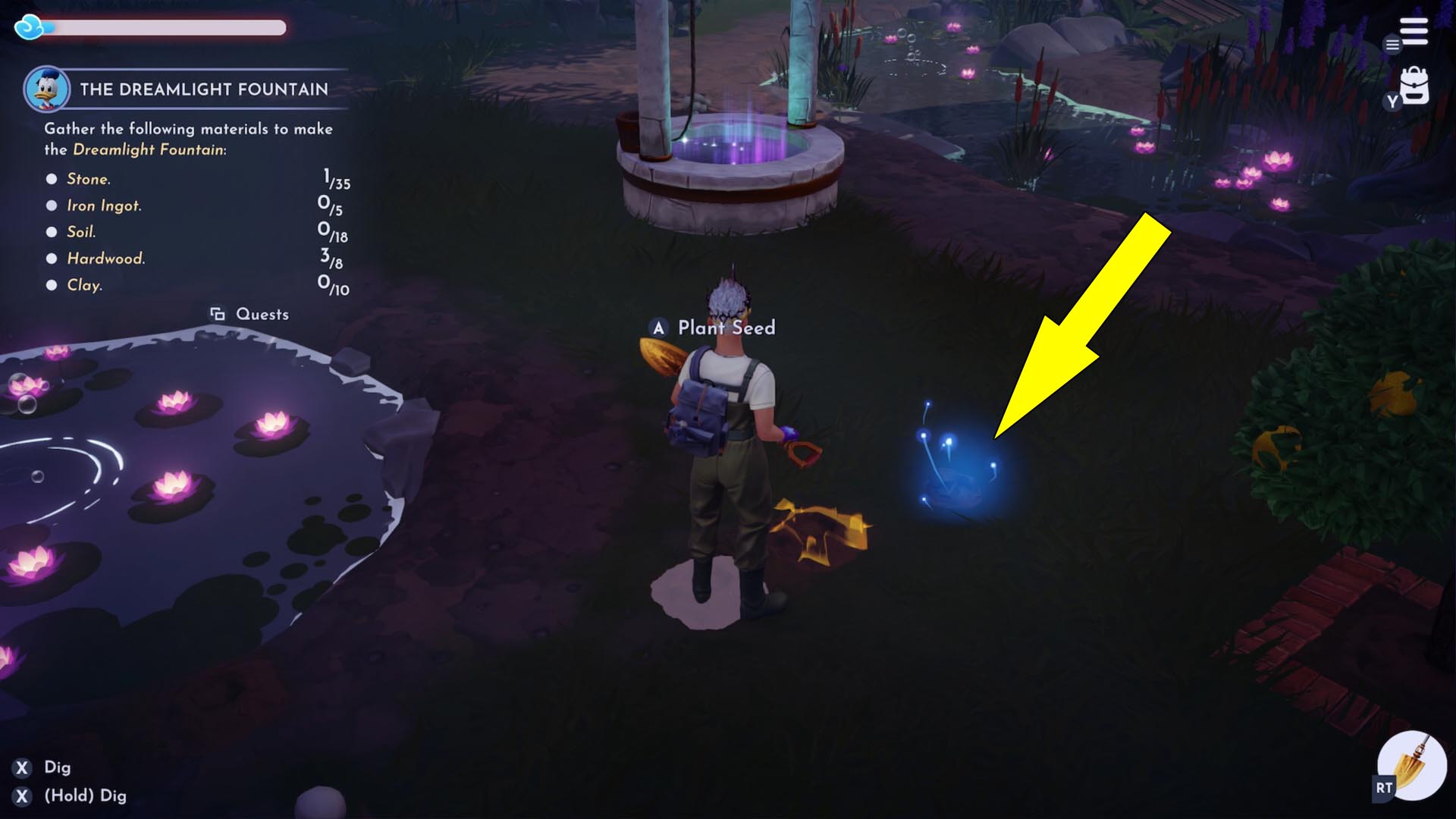Click the Dreamlight Fountain quest tracker title
The height and width of the screenshot is (819, 1456).
coord(204,89)
